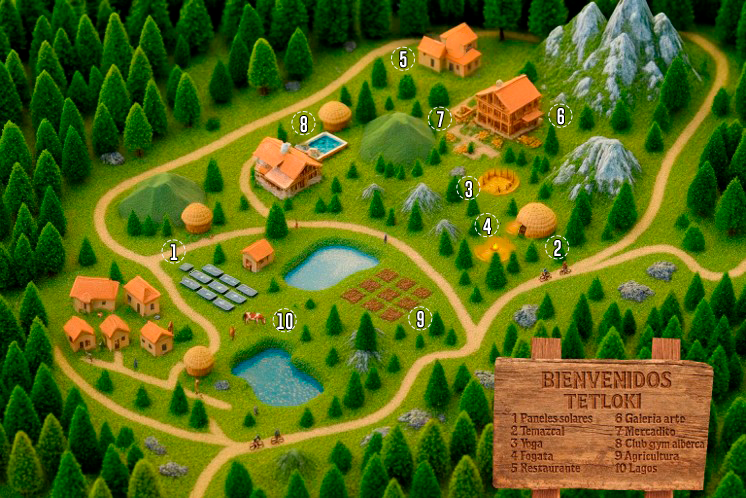The height and width of the screenshot is (498, 746).
Task: Click map marker number 2
Action: [556, 248]
